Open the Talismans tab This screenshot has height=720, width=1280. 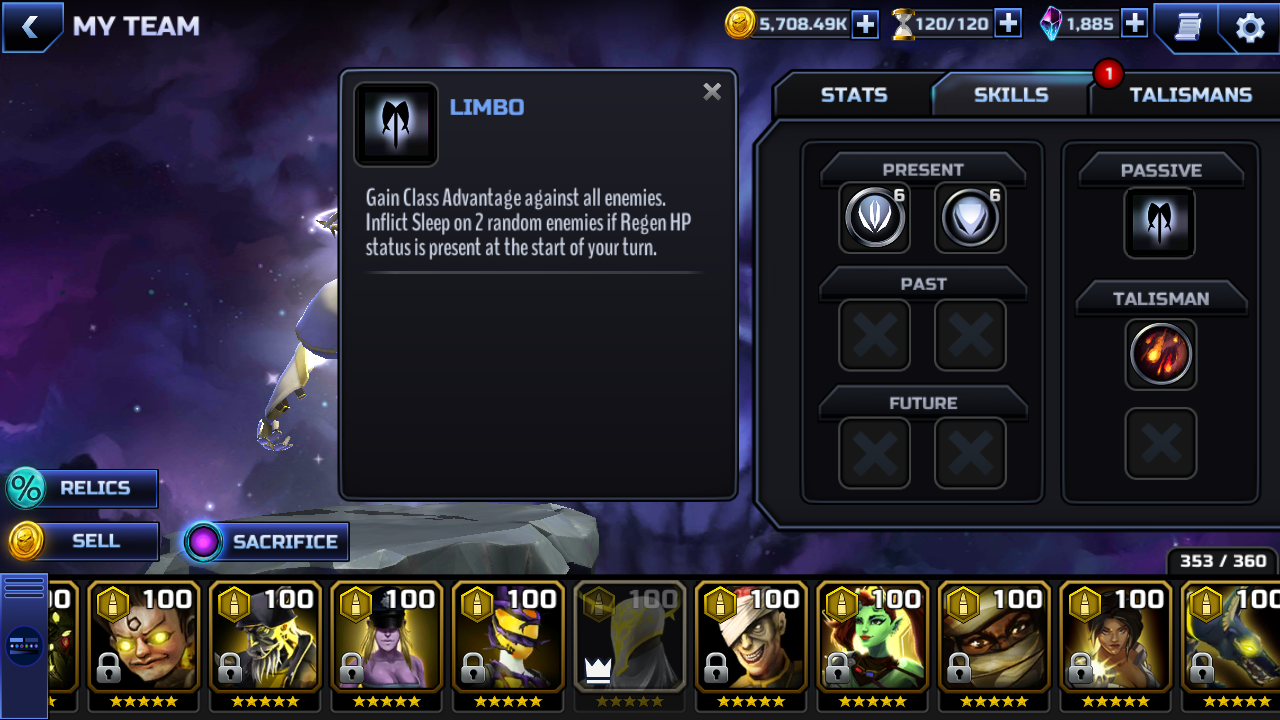click(x=1190, y=95)
